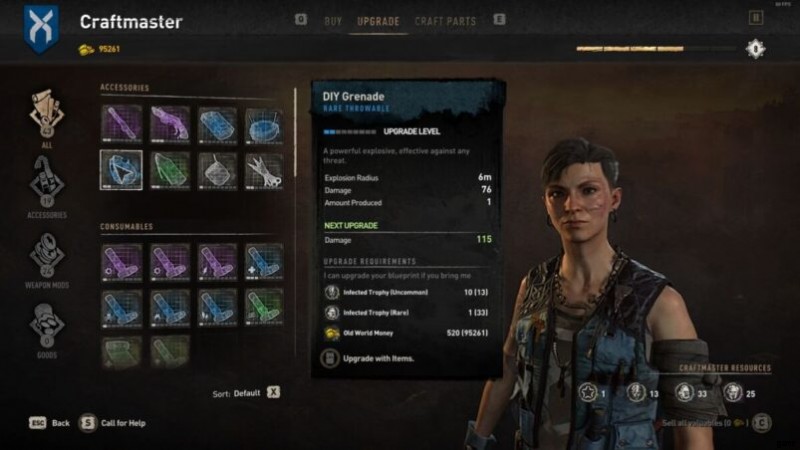Select the purple knife blueprint in Accessories
This screenshot has height=450, width=800.
pos(121,125)
